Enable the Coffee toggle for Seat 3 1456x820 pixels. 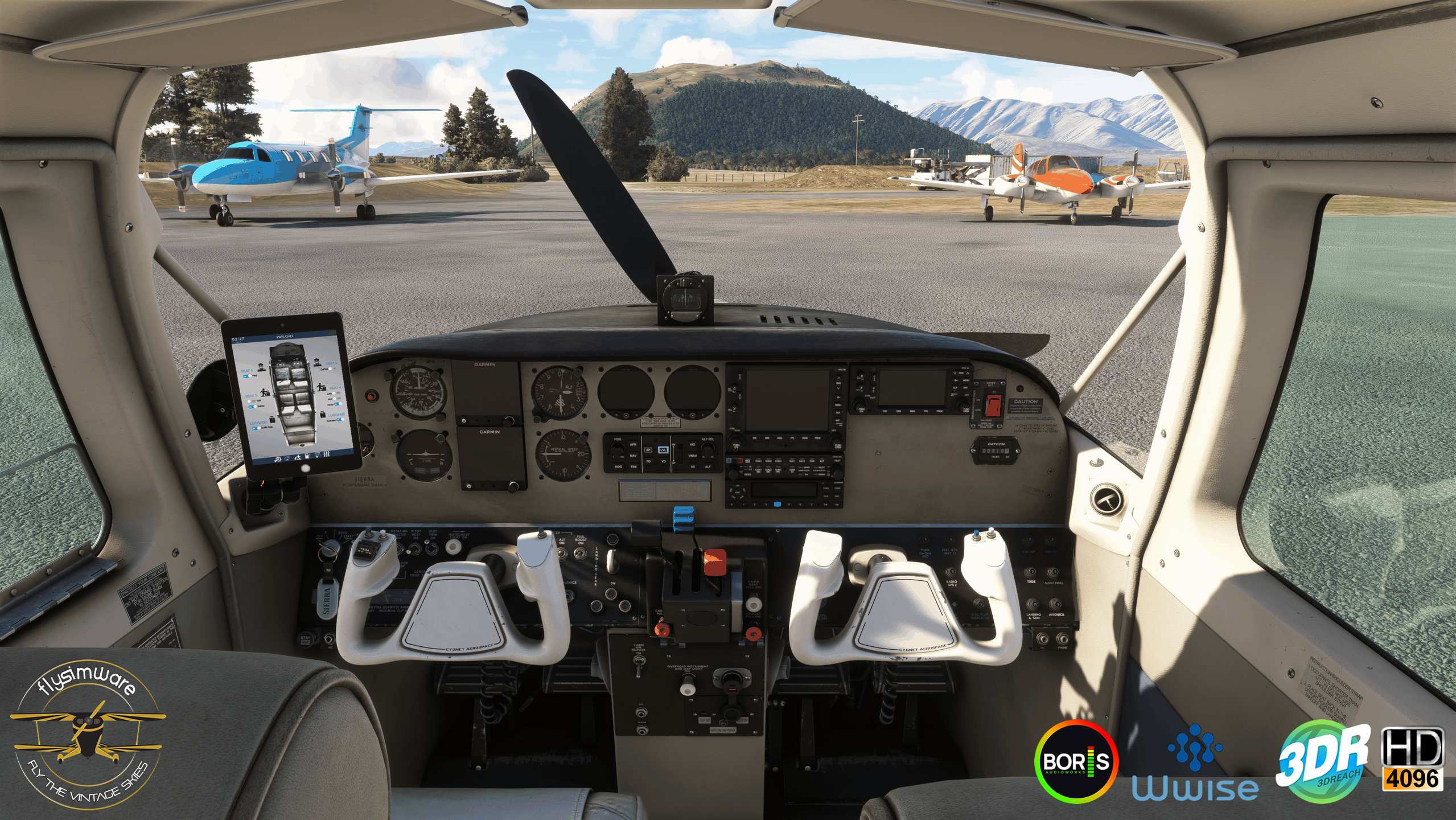pyautogui.click(x=330, y=368)
